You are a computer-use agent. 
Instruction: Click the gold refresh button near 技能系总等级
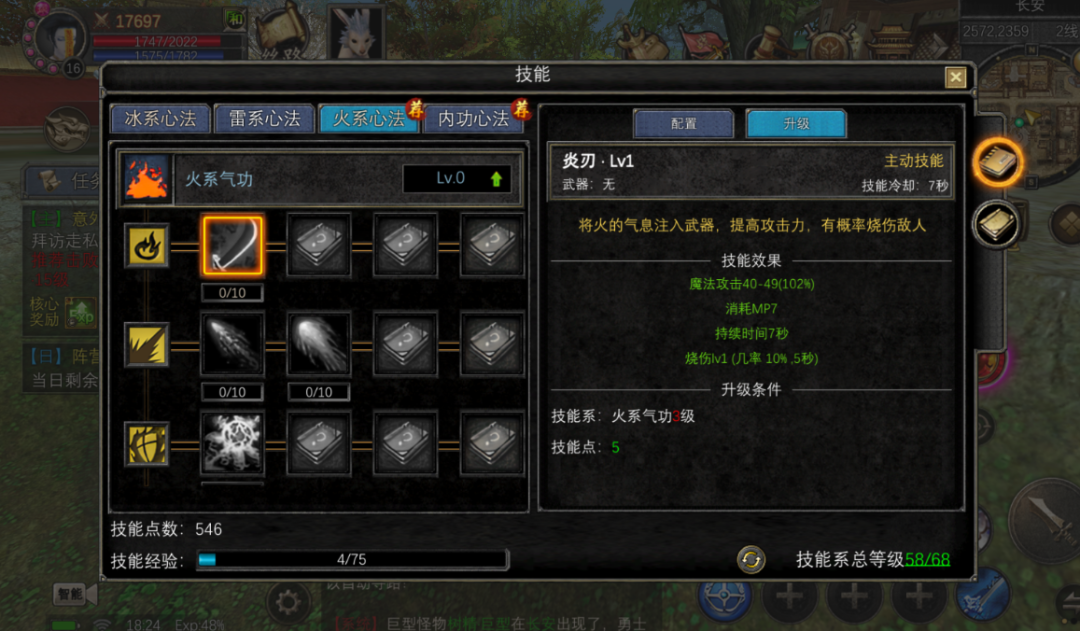(x=751, y=560)
